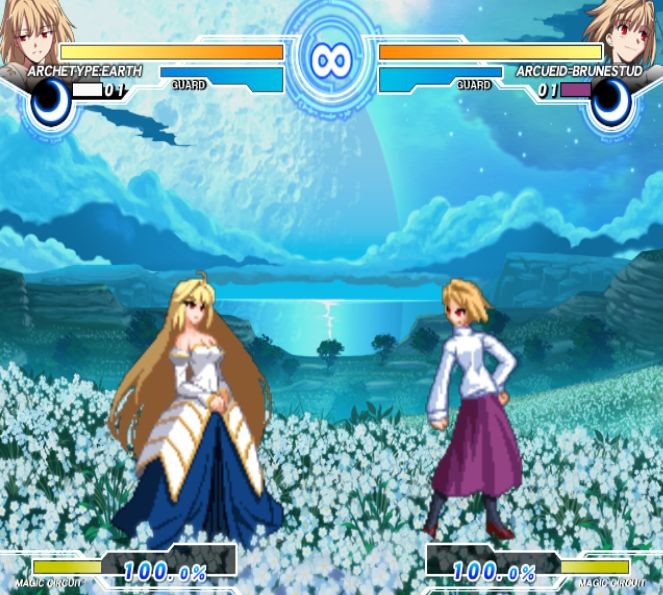Image resolution: width=663 pixels, height=595 pixels.
Task: Click the Arcueid-Brunestud character portrait
Action: point(626,33)
